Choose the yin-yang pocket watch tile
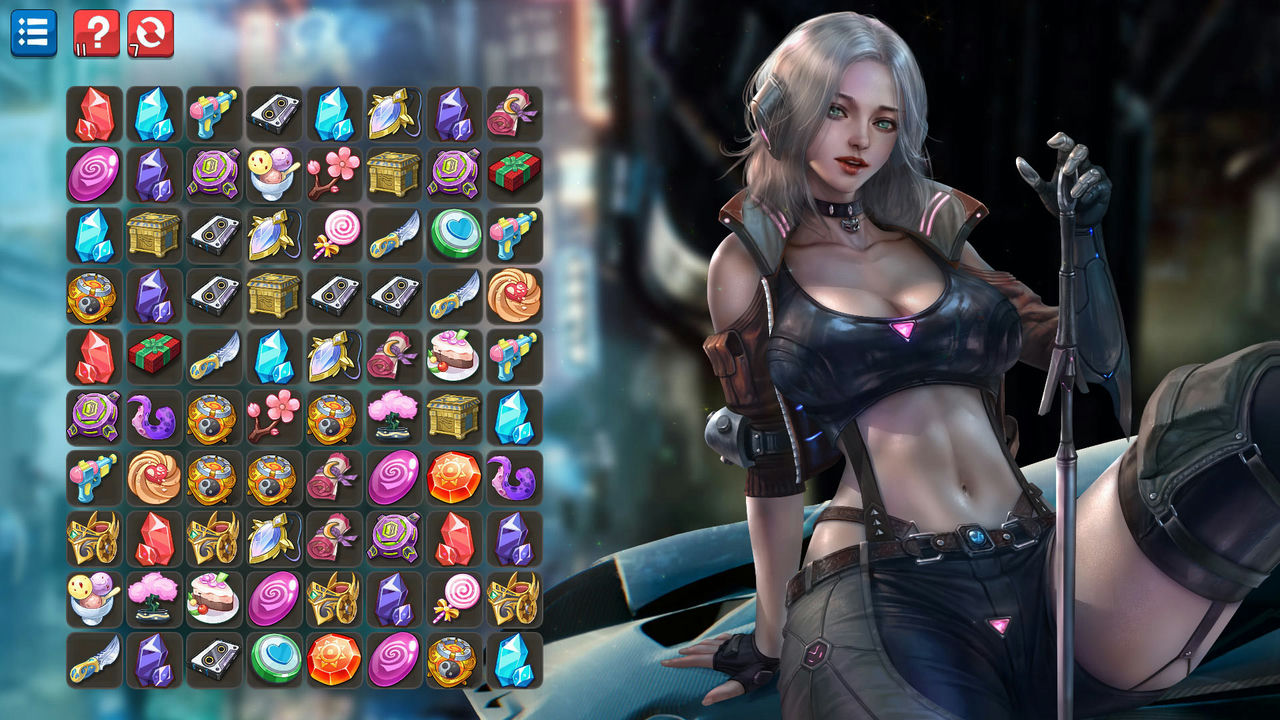Screen dimensions: 1280x720 tap(92, 295)
